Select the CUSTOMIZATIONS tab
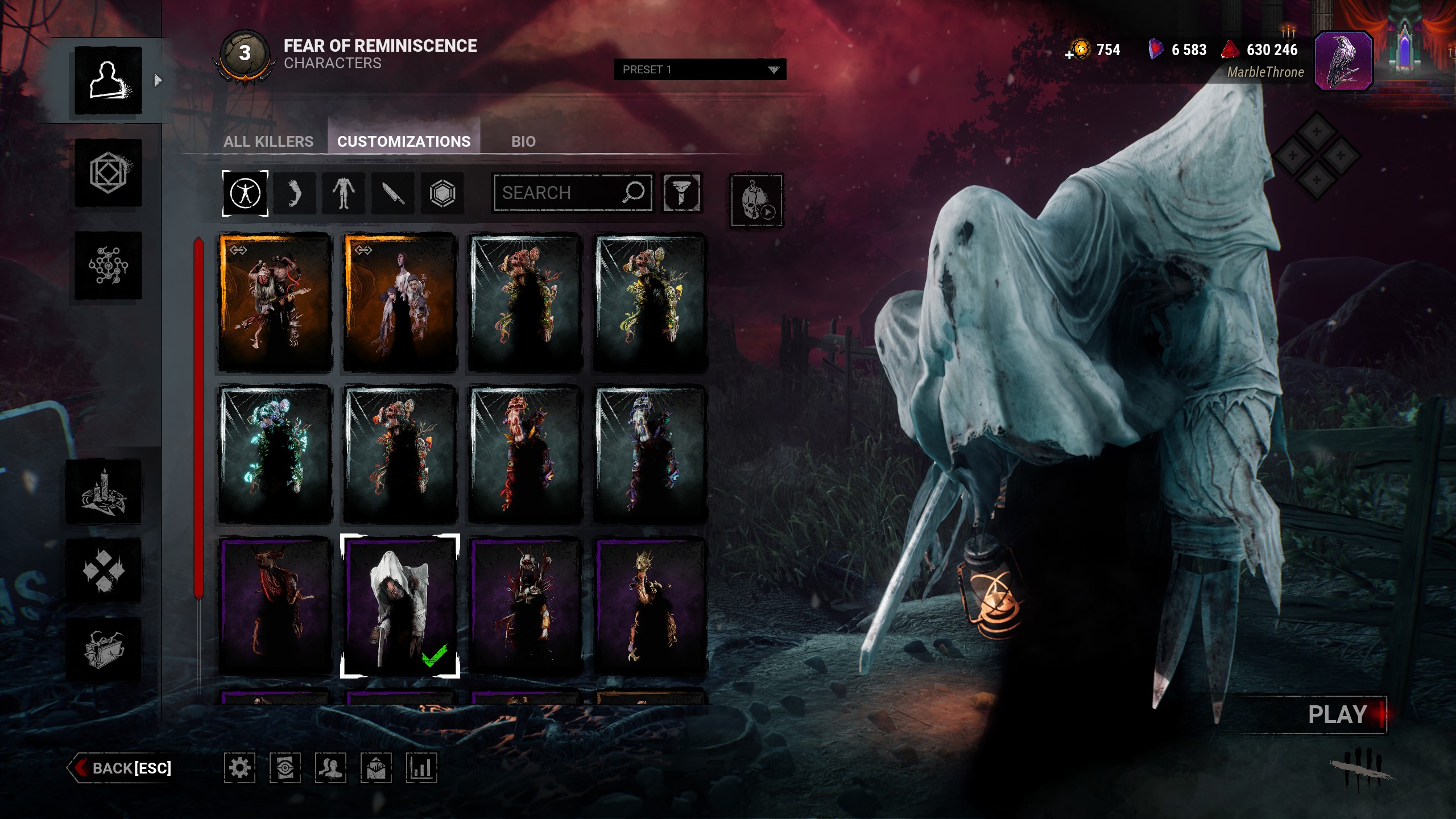This screenshot has height=819, width=1456. (404, 142)
